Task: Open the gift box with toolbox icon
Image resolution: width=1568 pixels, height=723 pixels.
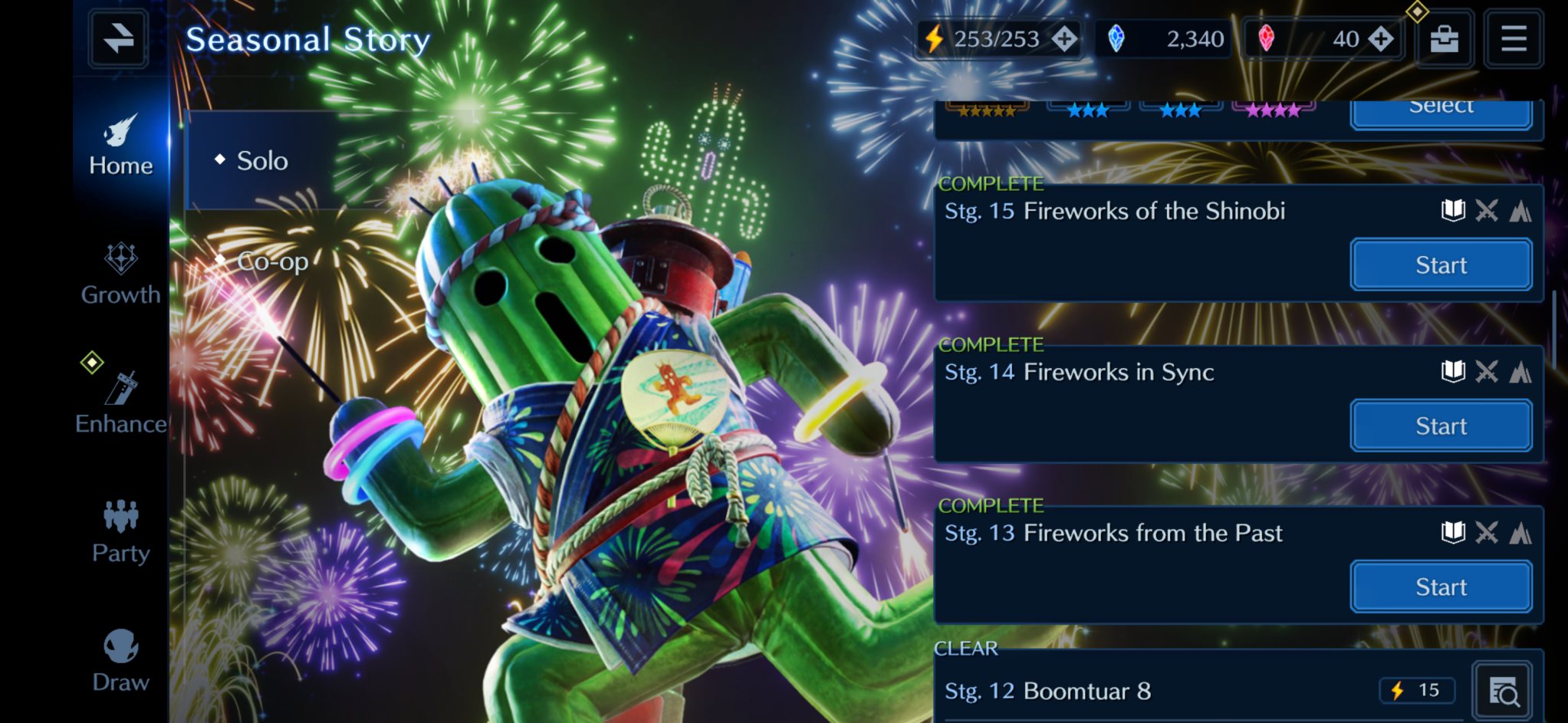Action: [1444, 38]
